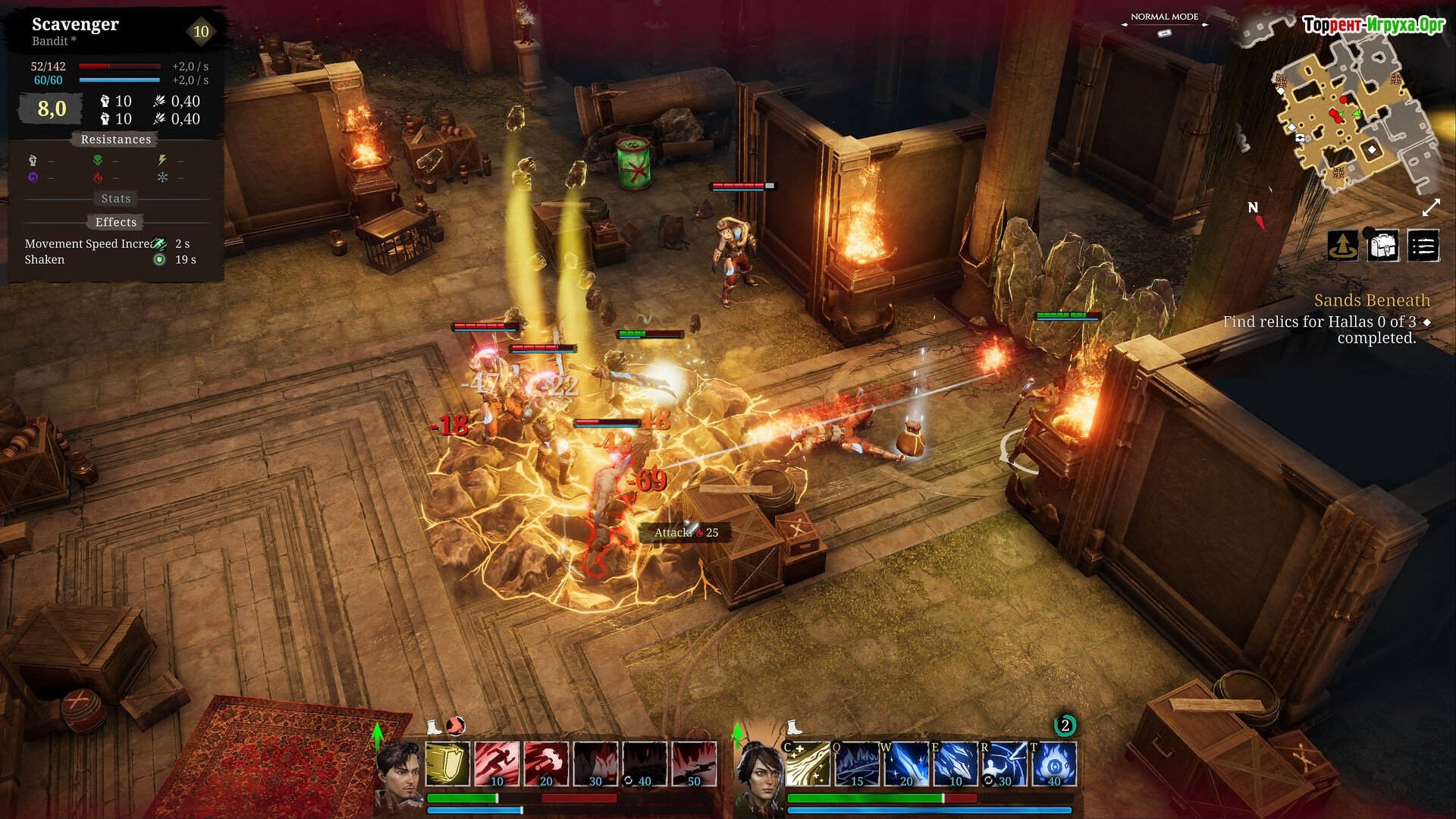
Task: Activate the T blue flame ability
Action: 1053,764
